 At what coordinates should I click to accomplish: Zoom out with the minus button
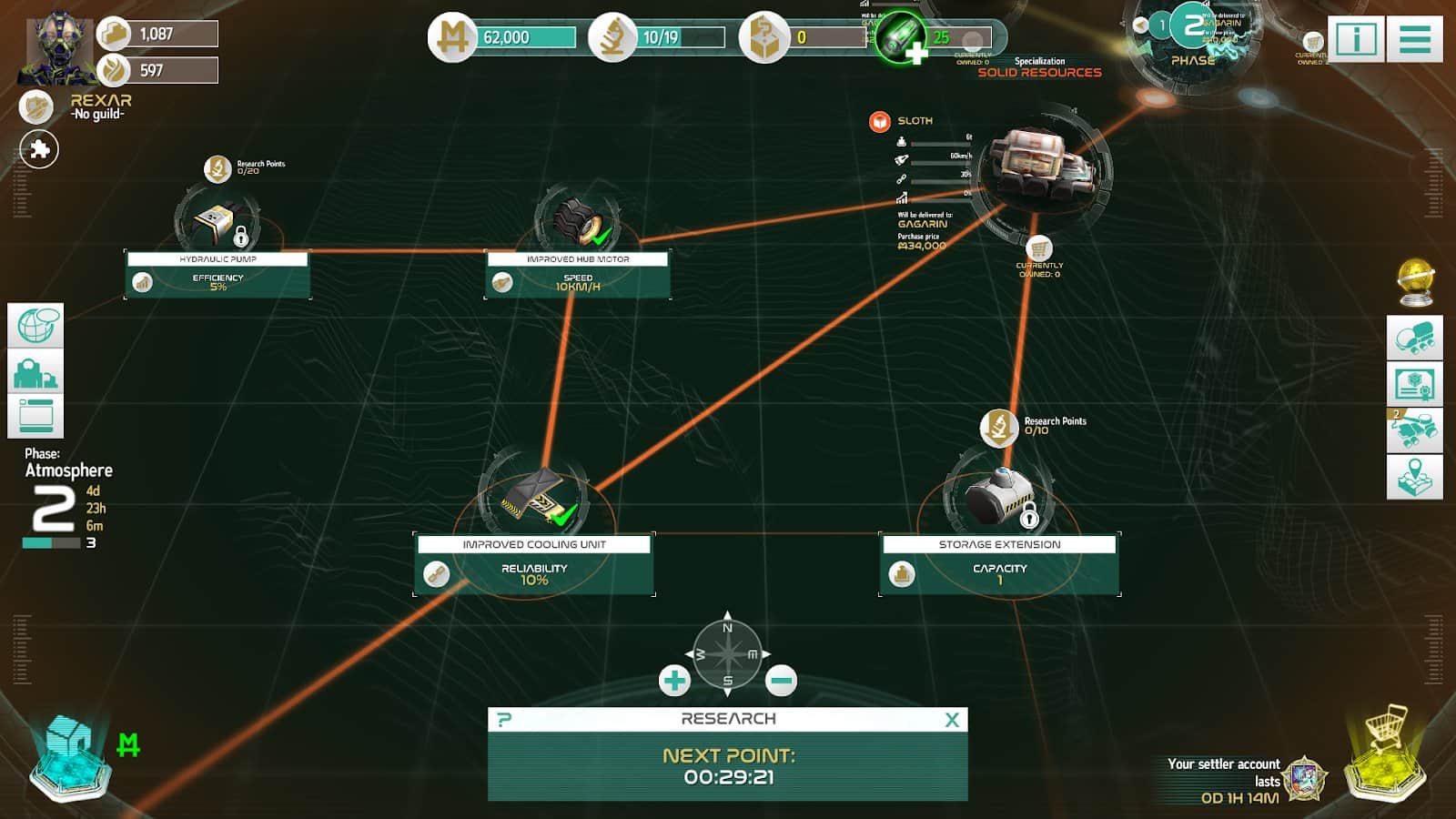[x=781, y=680]
